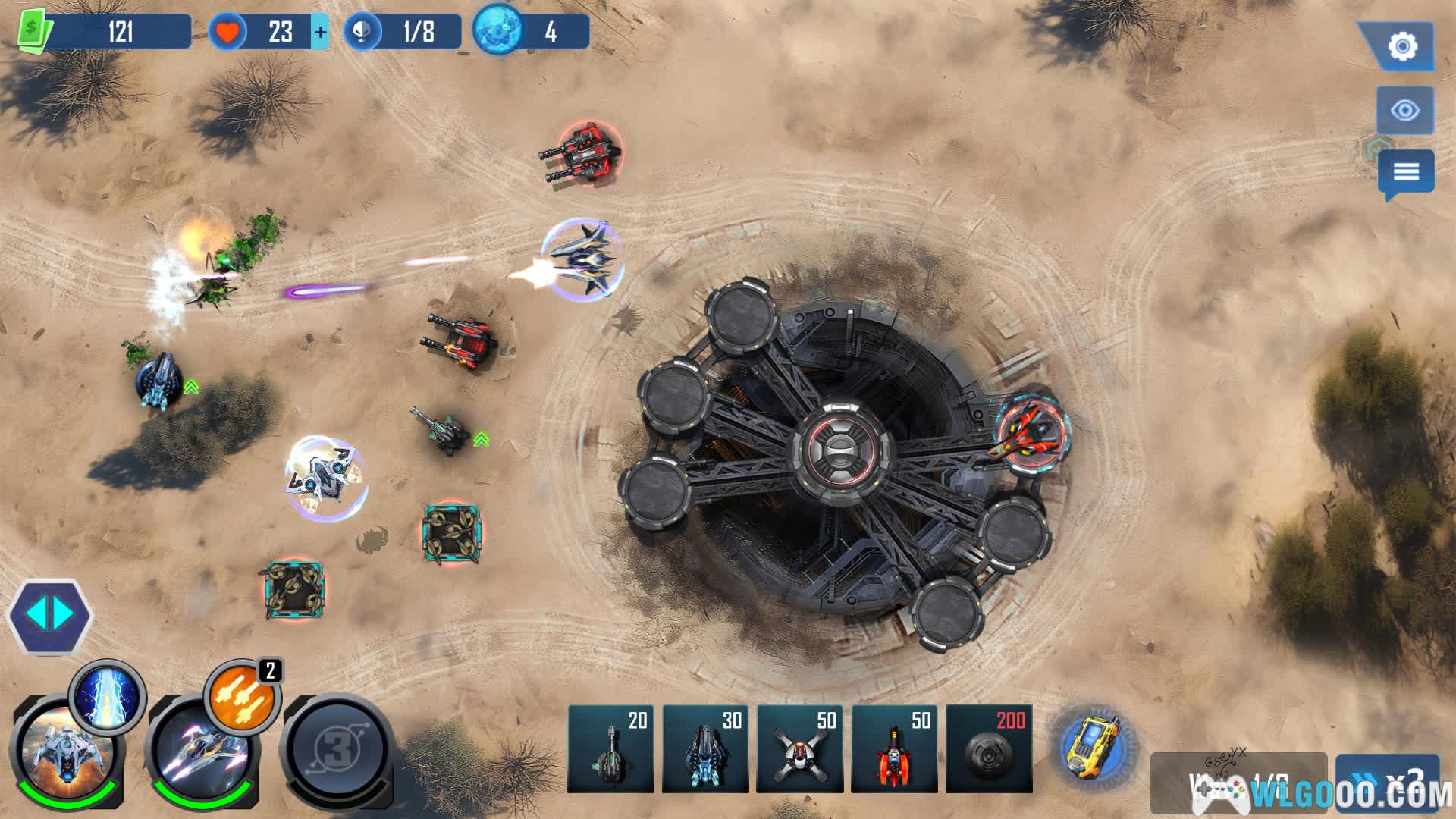Open the gear settings menu
The height and width of the screenshot is (819, 1456).
pyautogui.click(x=1402, y=46)
